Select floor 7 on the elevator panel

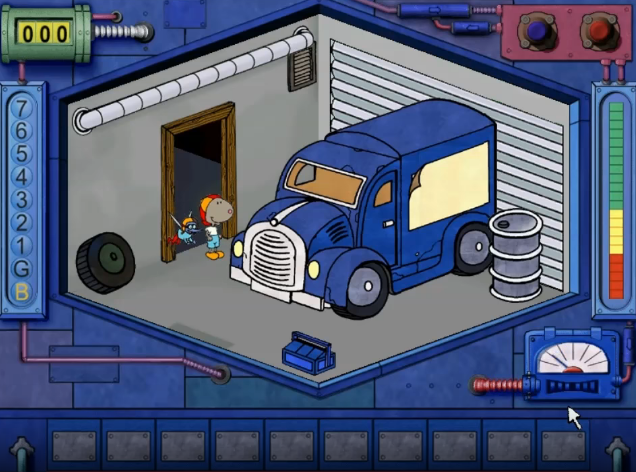click(22, 107)
